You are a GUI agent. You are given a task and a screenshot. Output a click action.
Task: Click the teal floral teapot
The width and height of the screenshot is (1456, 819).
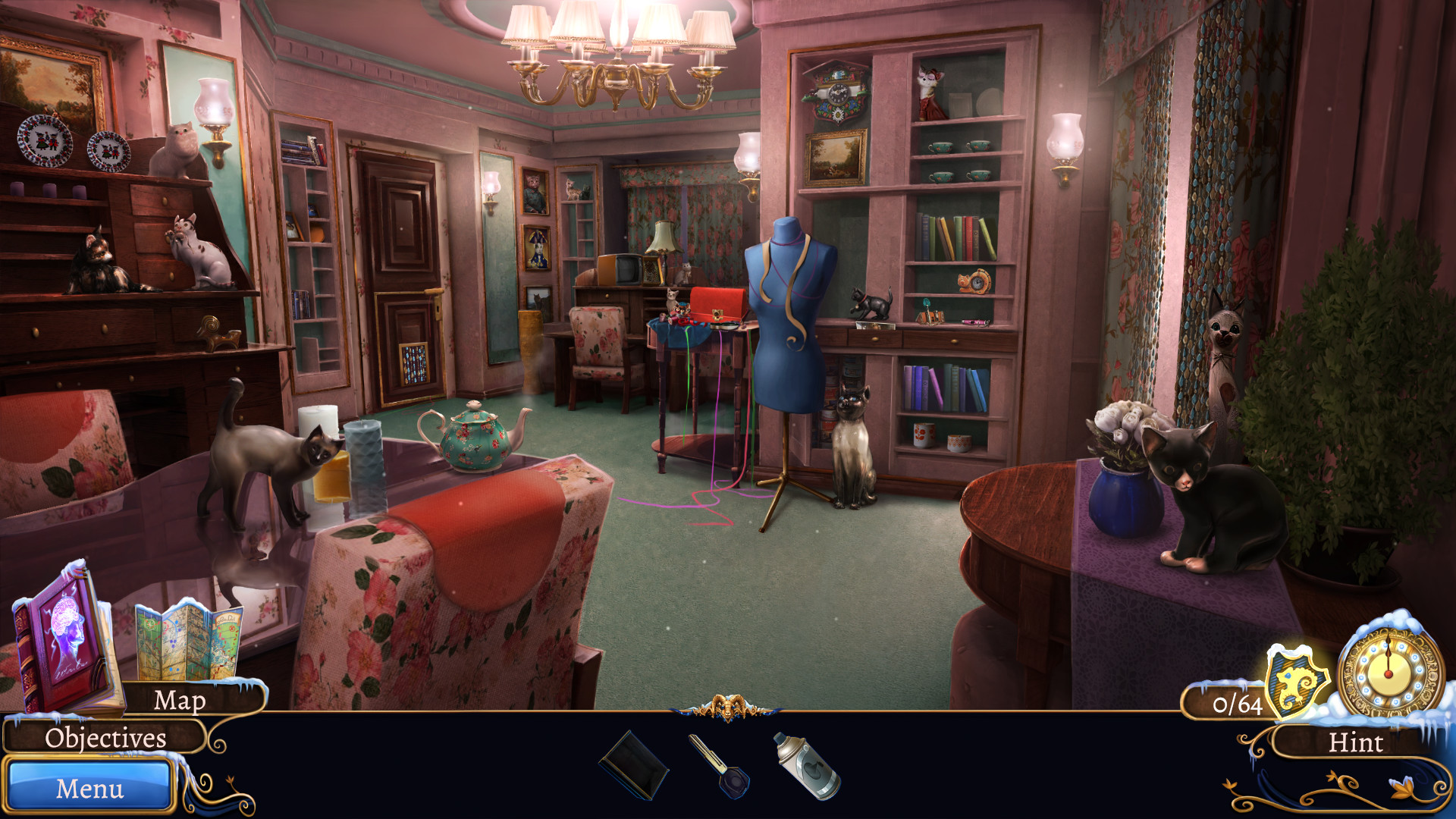pyautogui.click(x=474, y=444)
